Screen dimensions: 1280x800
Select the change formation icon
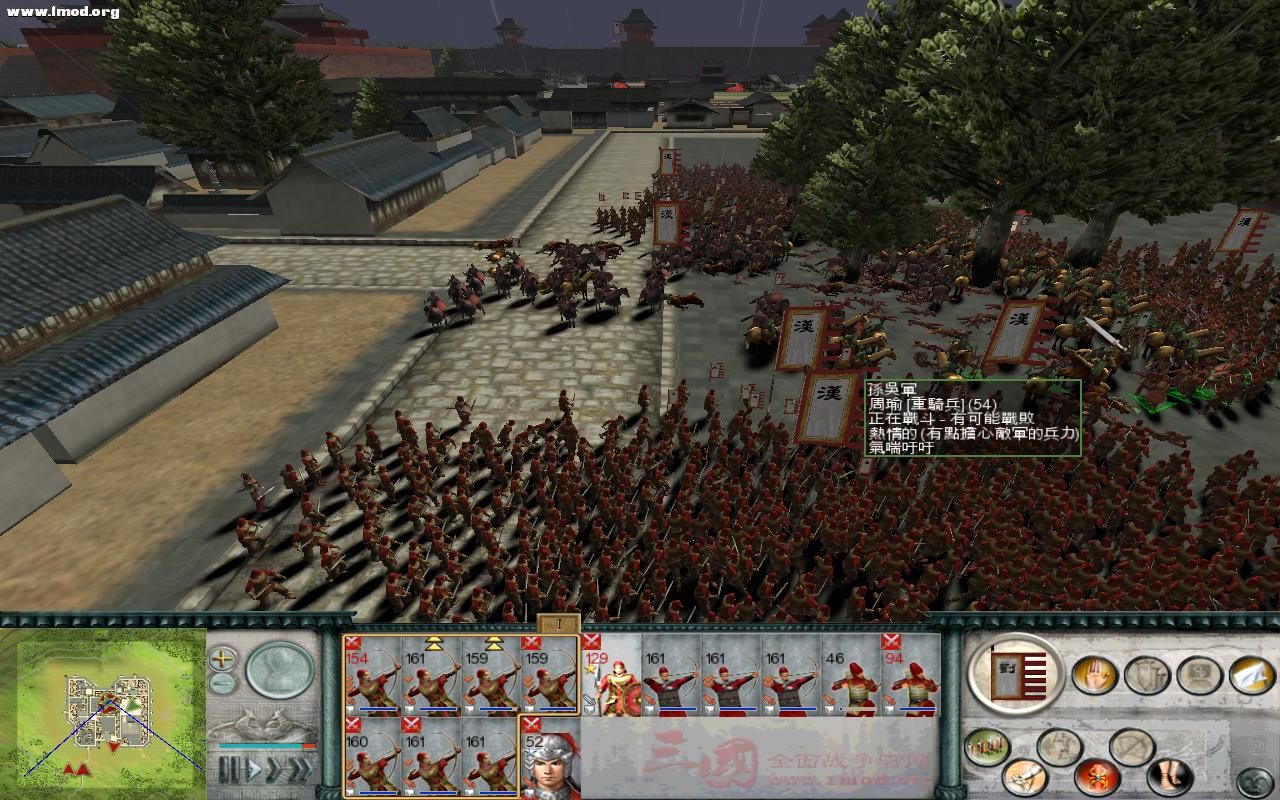(1130, 746)
